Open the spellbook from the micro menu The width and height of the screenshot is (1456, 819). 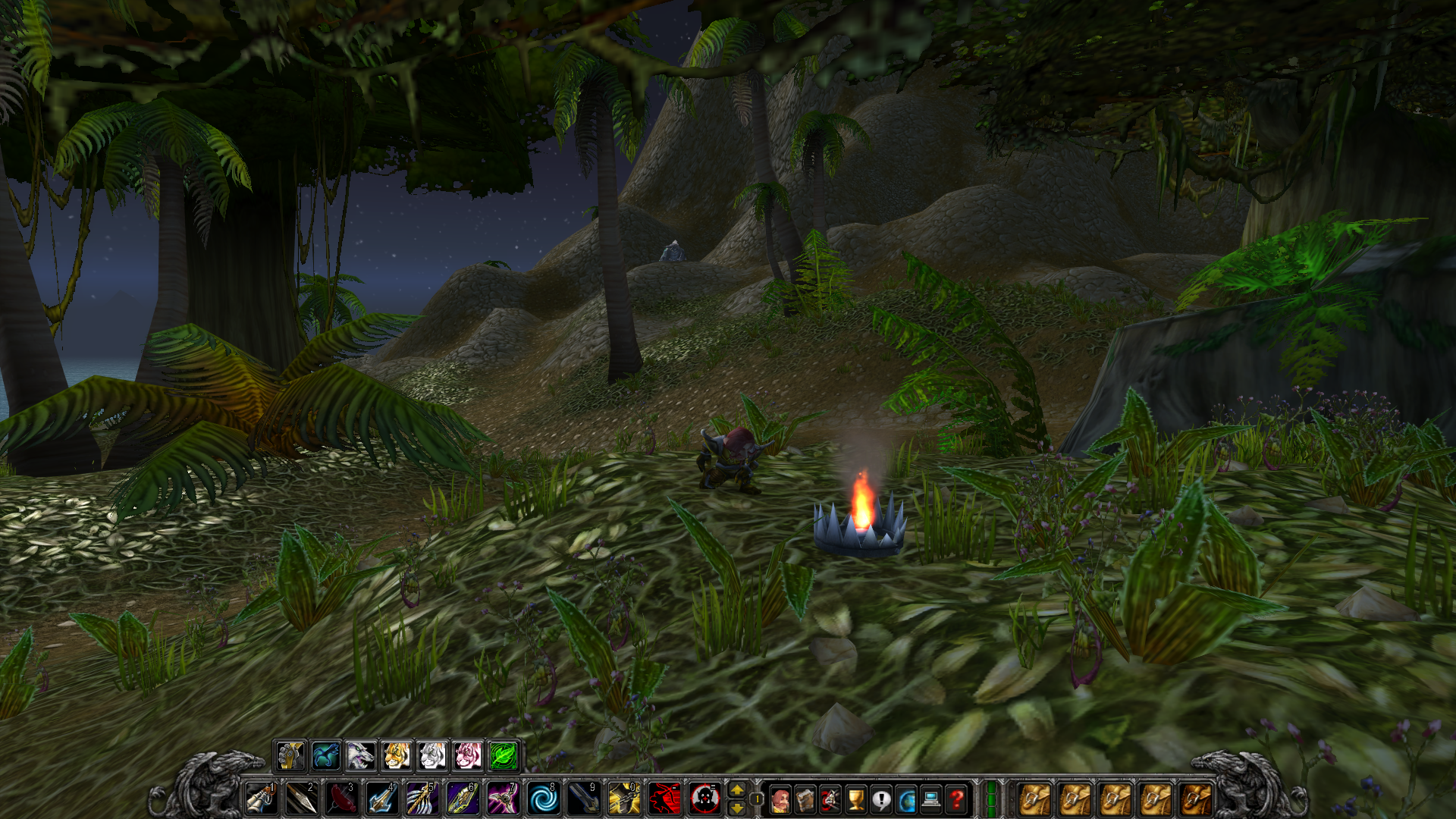point(805,799)
